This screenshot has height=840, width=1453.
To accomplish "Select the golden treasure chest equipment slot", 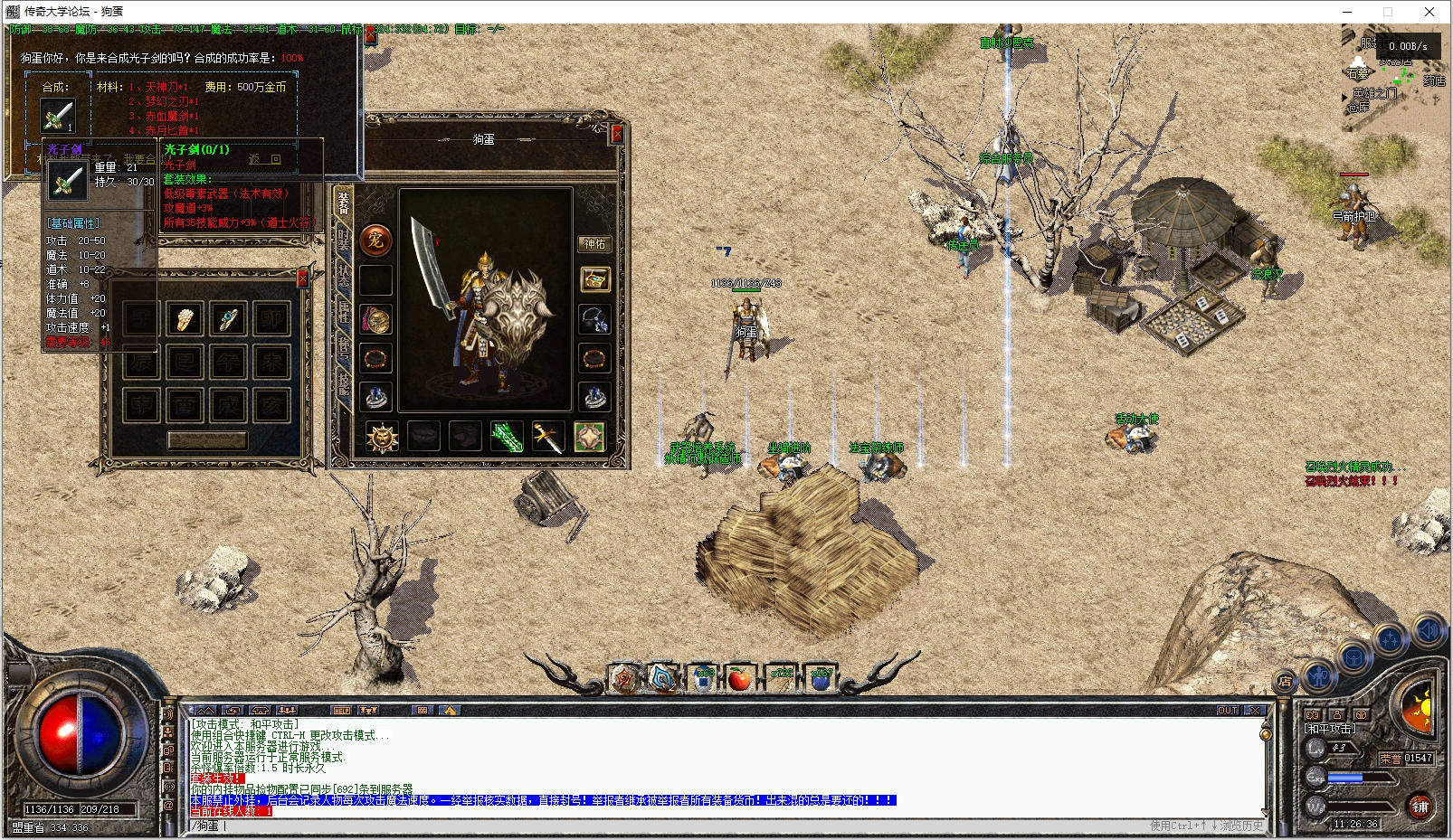I will tap(594, 279).
